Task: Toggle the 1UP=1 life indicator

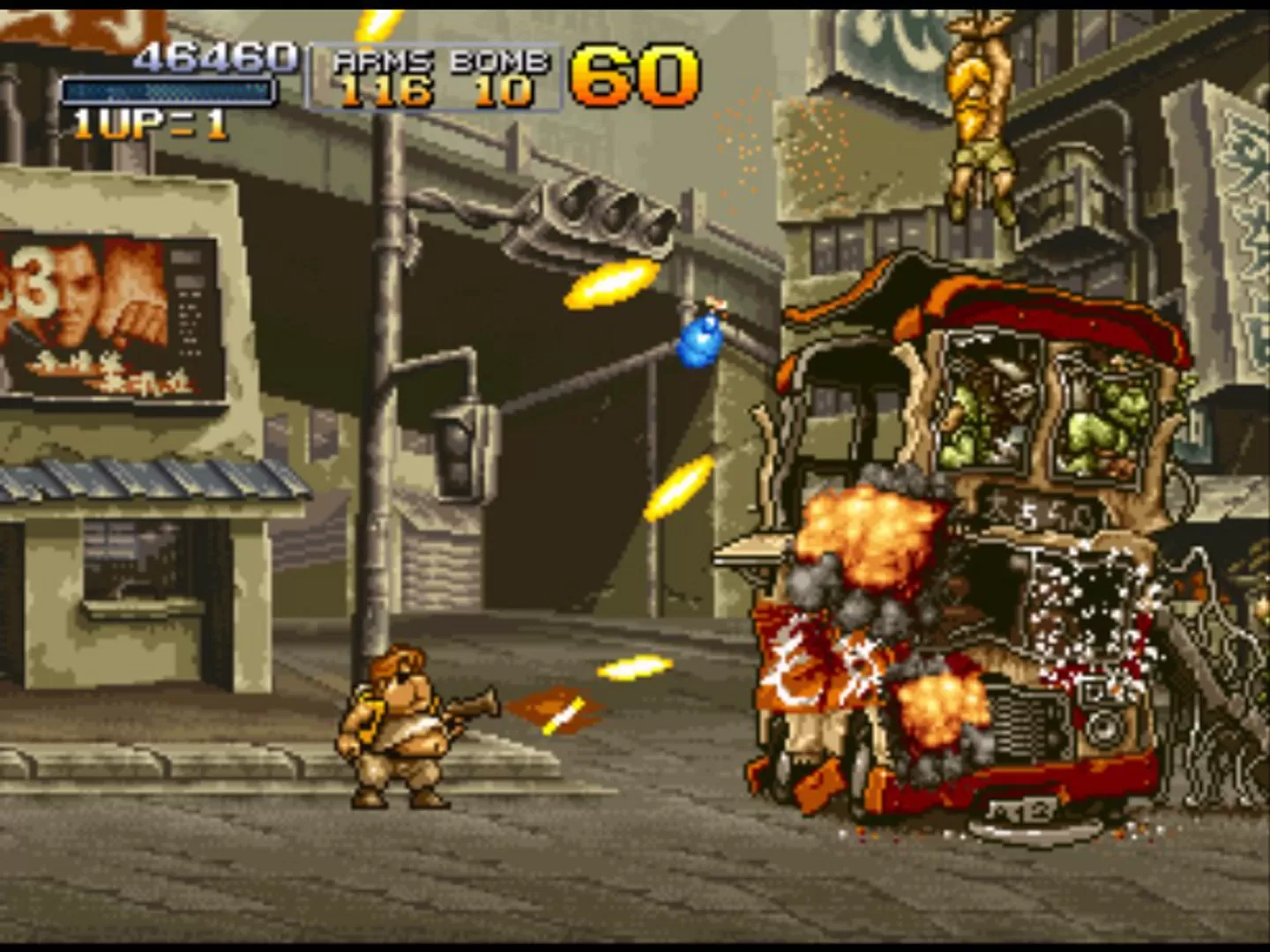Action: click(150, 123)
